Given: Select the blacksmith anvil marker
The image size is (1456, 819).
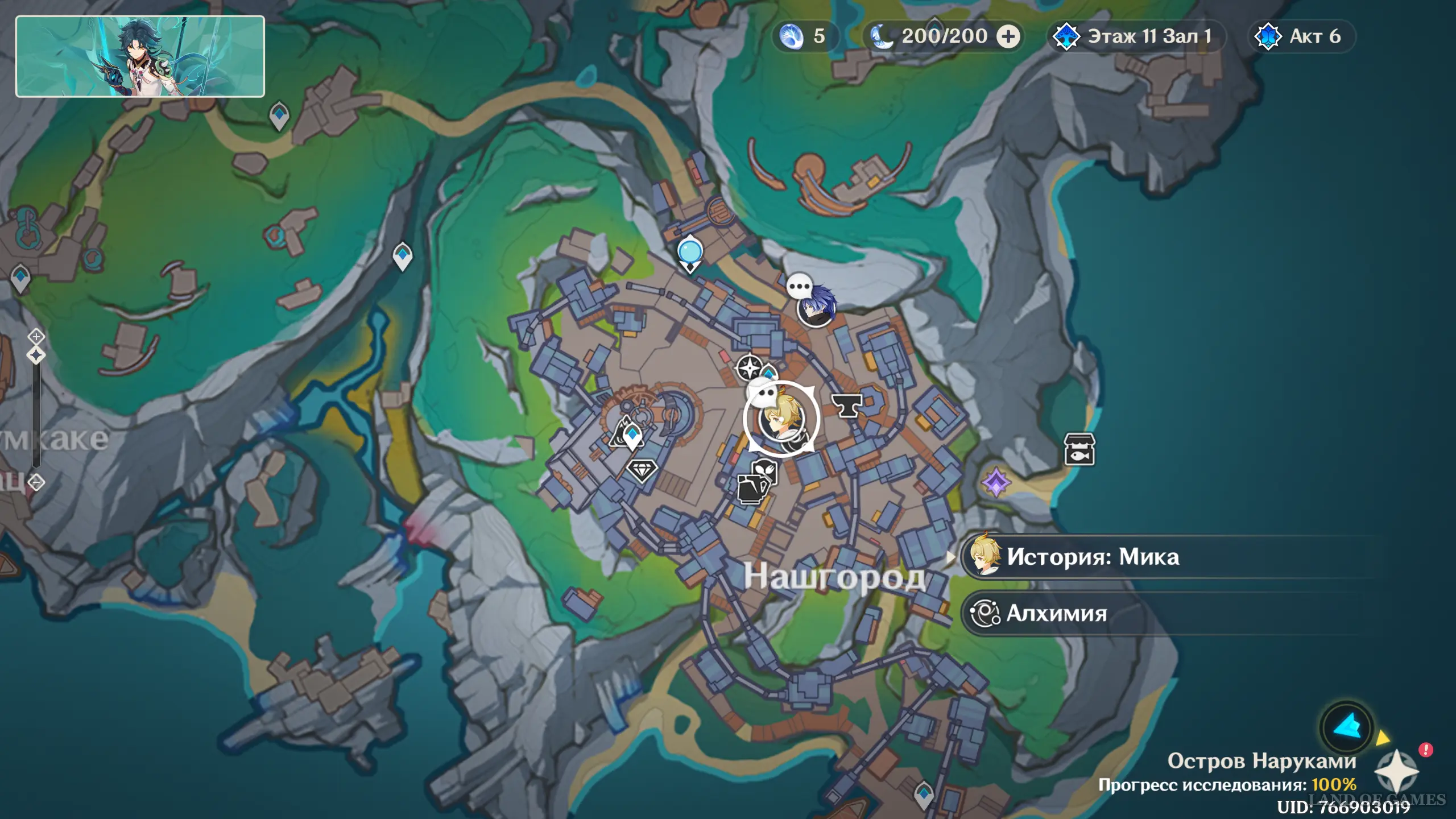Looking at the screenshot, I should tap(847, 406).
